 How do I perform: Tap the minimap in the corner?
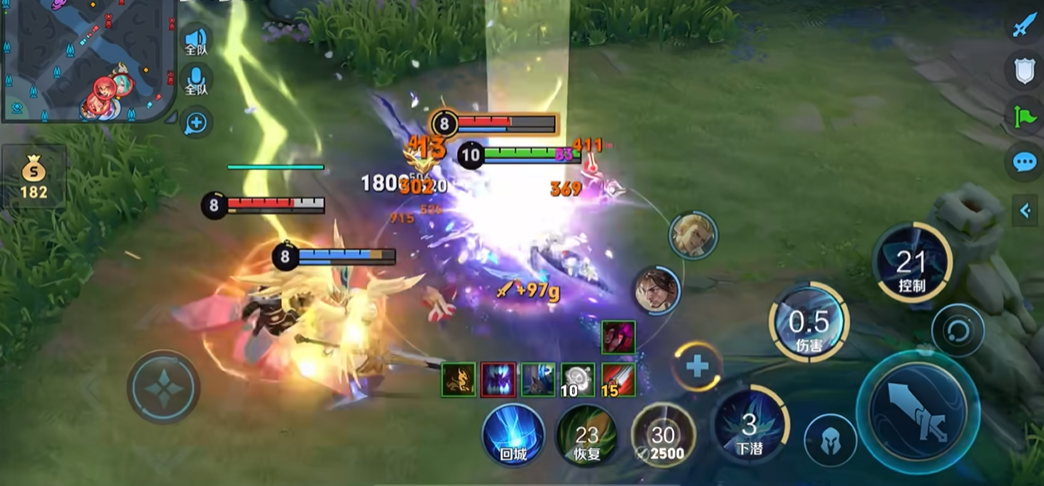(88, 60)
